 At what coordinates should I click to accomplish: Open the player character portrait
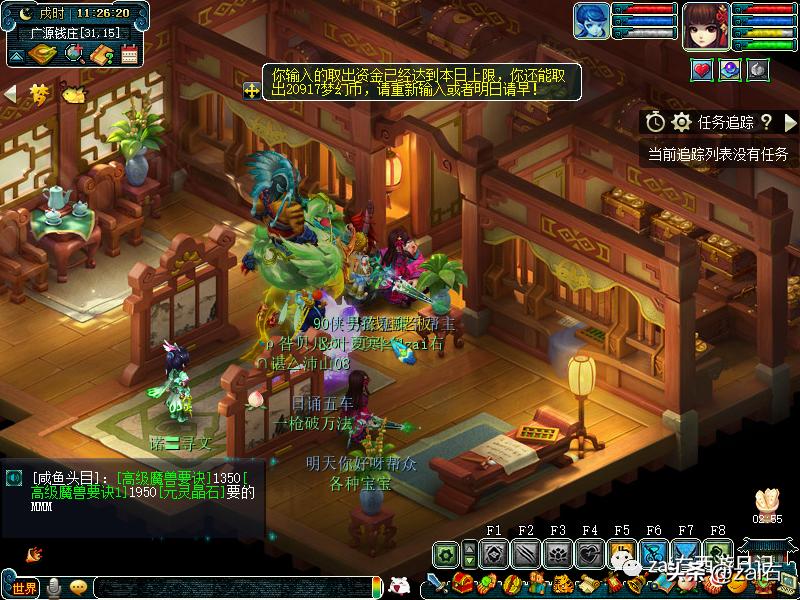(x=705, y=26)
